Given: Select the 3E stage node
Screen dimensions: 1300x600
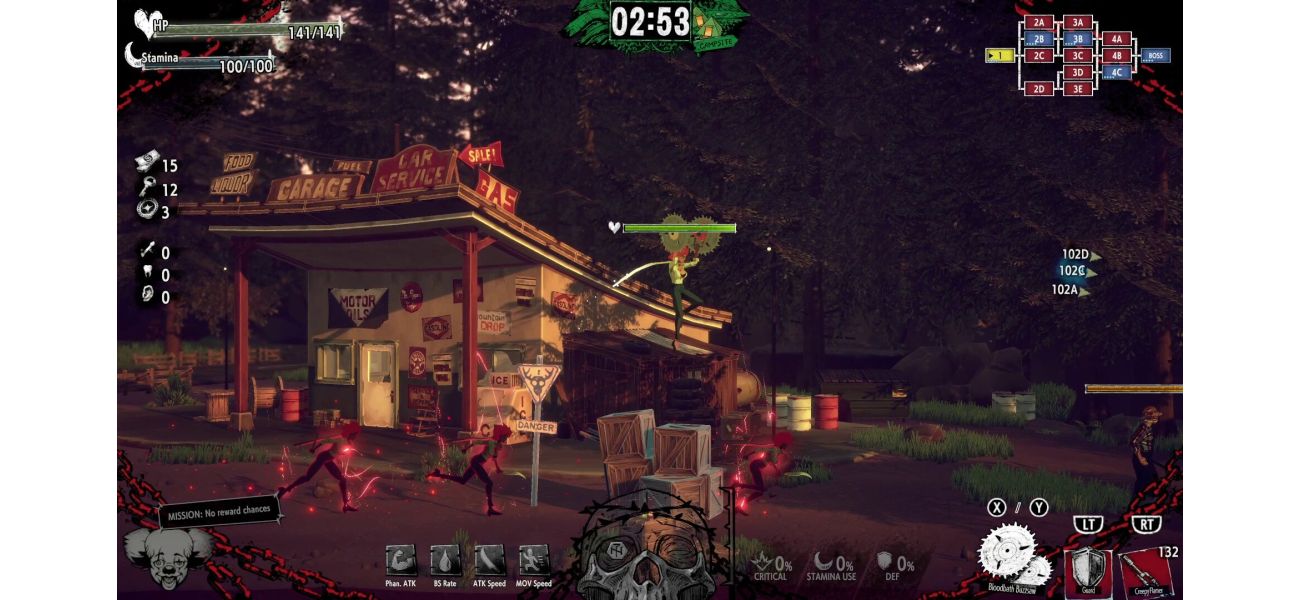Looking at the screenshot, I should pyautogui.click(x=1077, y=89).
